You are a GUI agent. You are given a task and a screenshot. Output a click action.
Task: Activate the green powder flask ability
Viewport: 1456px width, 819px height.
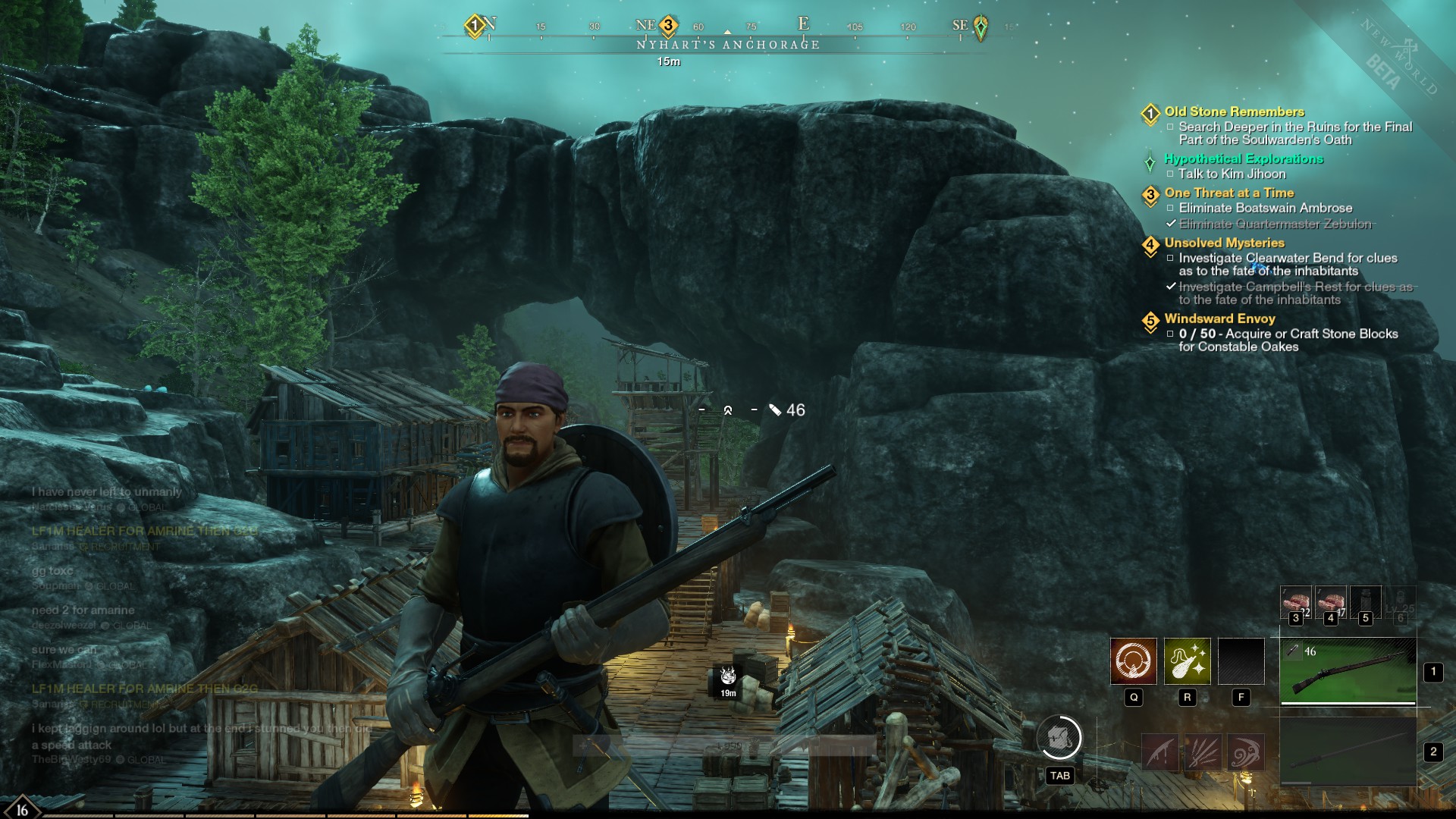pyautogui.click(x=1187, y=661)
